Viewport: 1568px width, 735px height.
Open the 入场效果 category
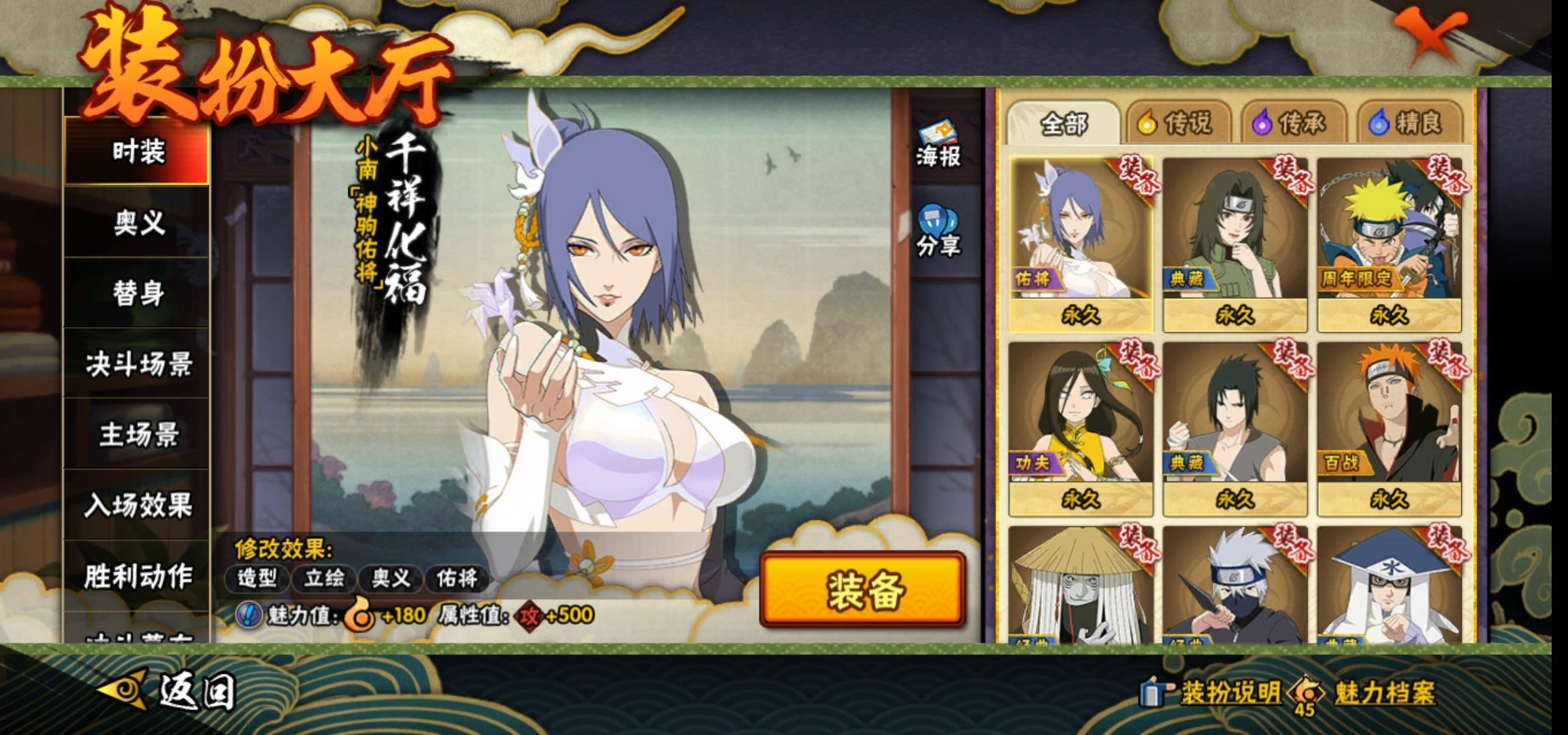tap(137, 506)
